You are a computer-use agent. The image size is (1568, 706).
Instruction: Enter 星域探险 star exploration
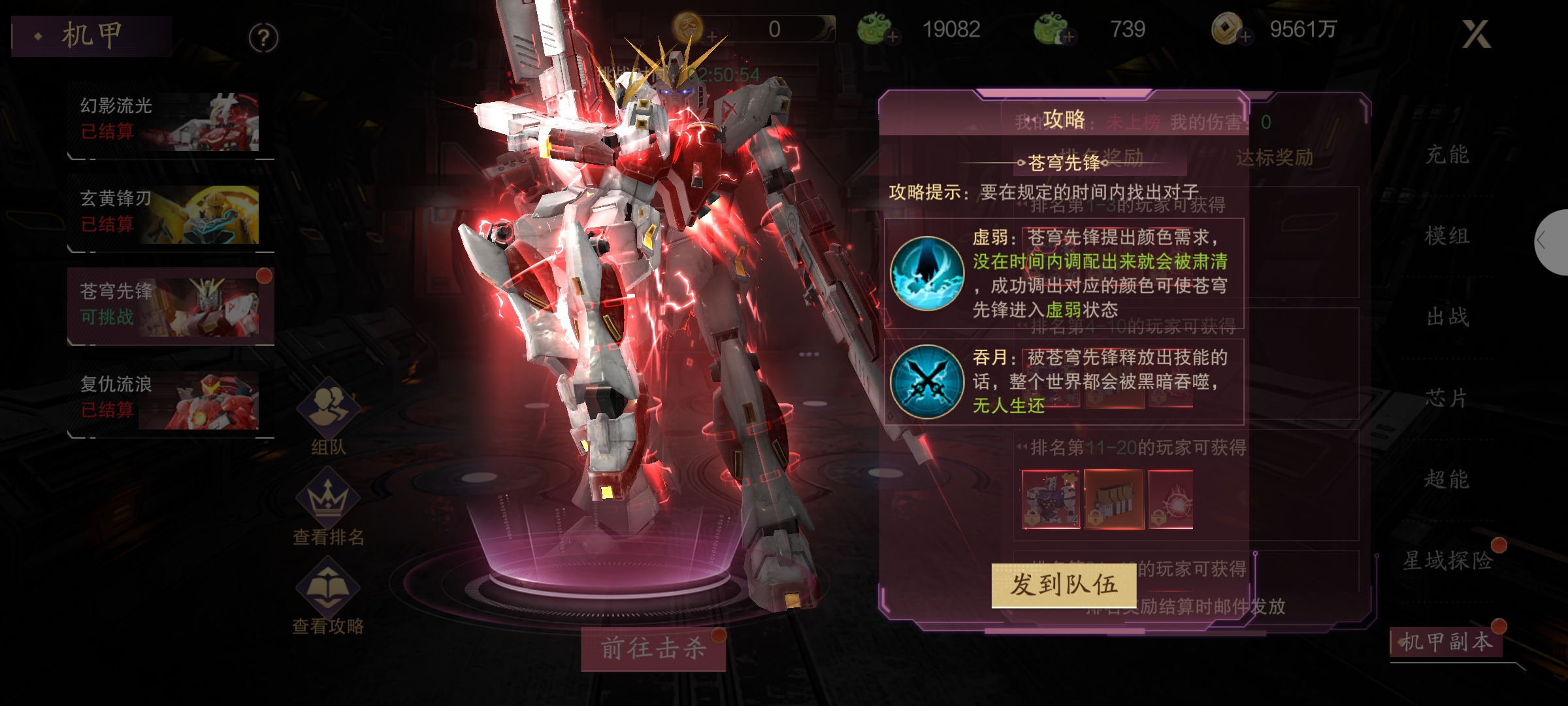point(1448,560)
